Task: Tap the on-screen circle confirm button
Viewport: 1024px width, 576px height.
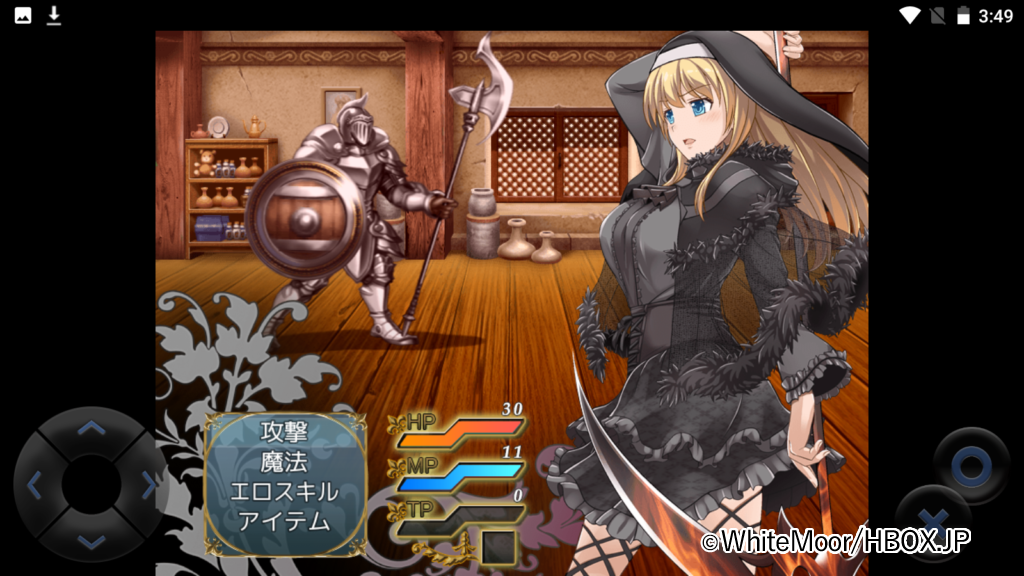Action: click(971, 465)
